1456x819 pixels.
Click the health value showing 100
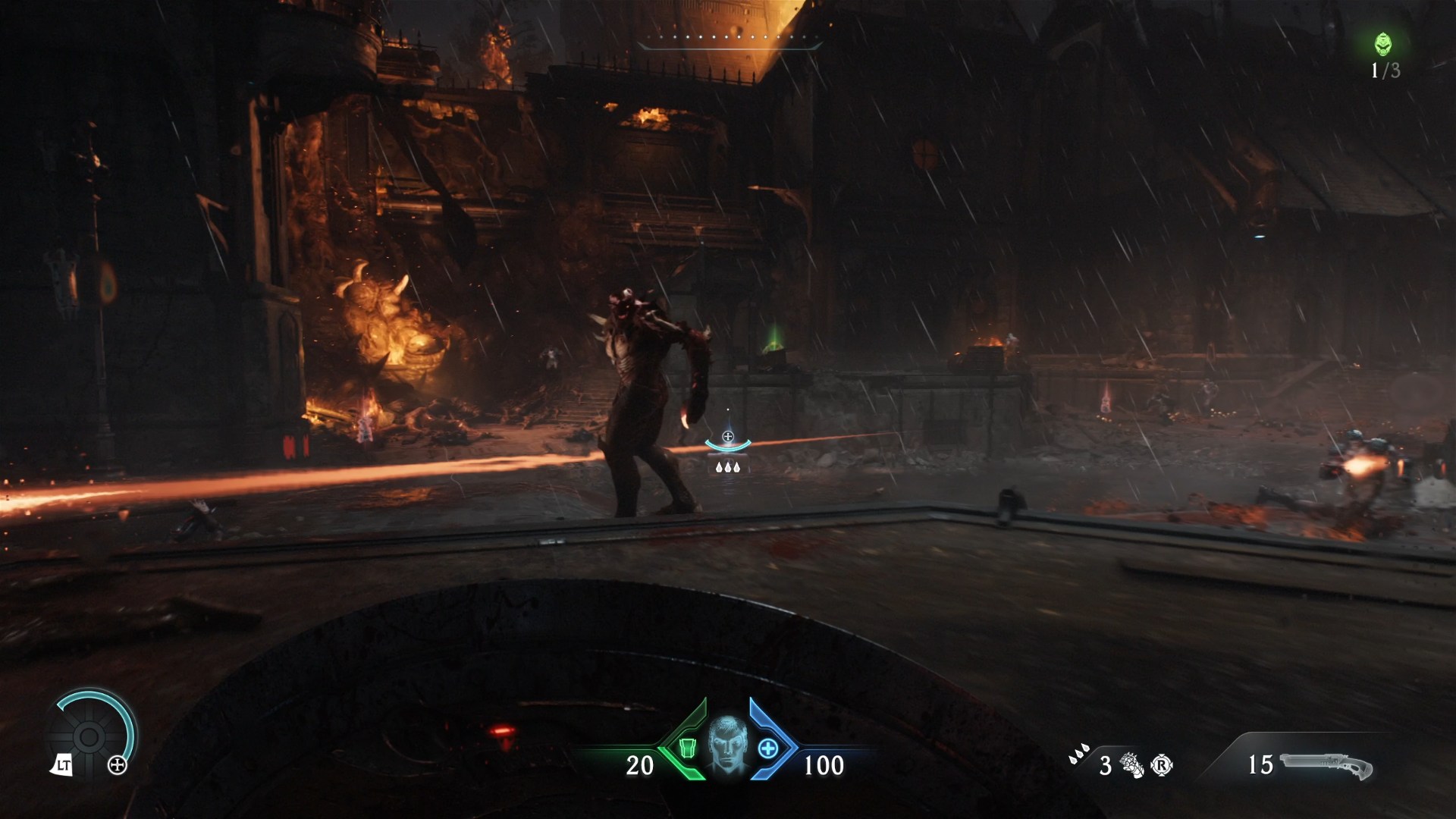[x=825, y=765]
